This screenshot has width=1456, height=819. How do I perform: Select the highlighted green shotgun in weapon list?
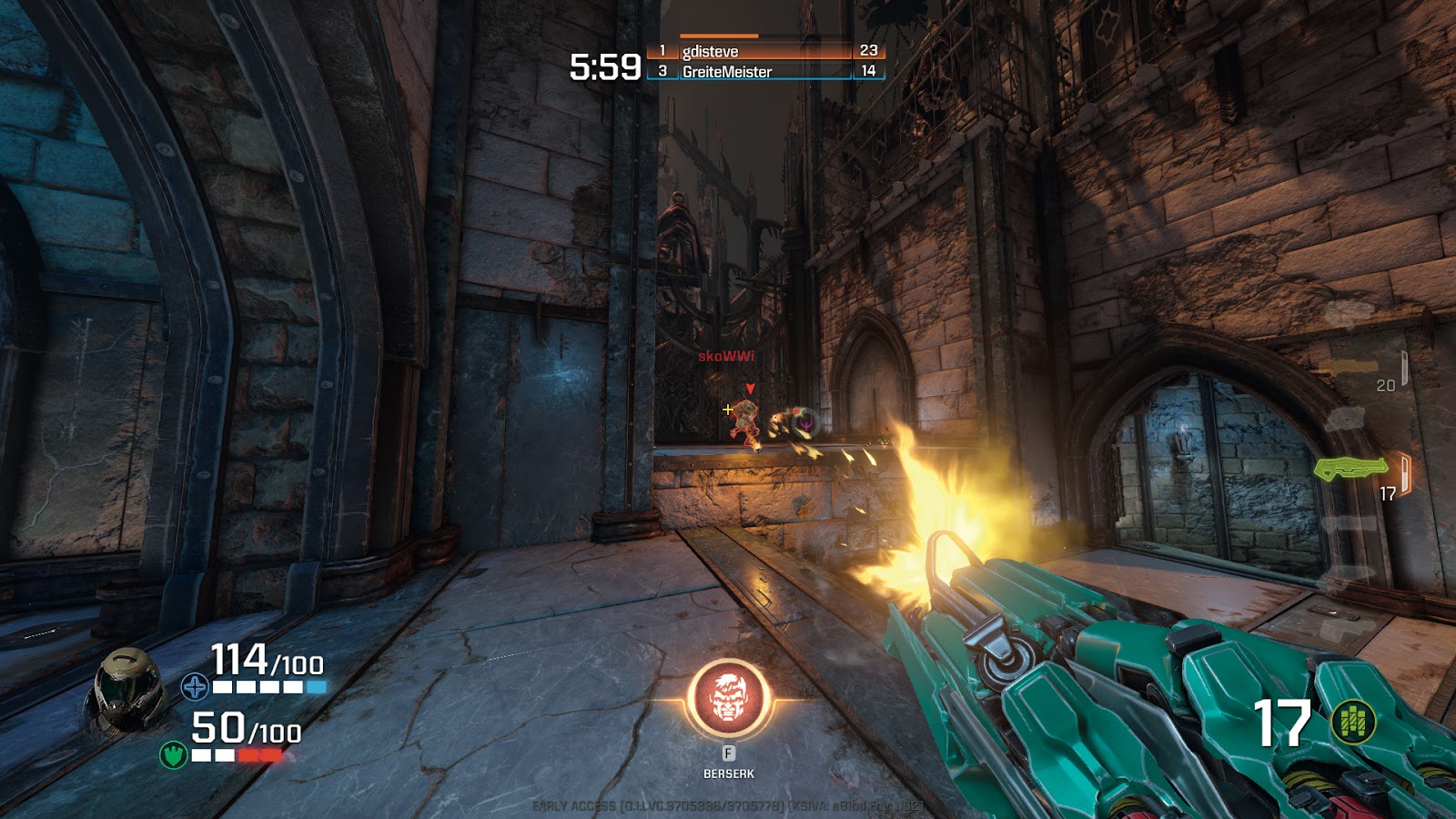[1350, 469]
